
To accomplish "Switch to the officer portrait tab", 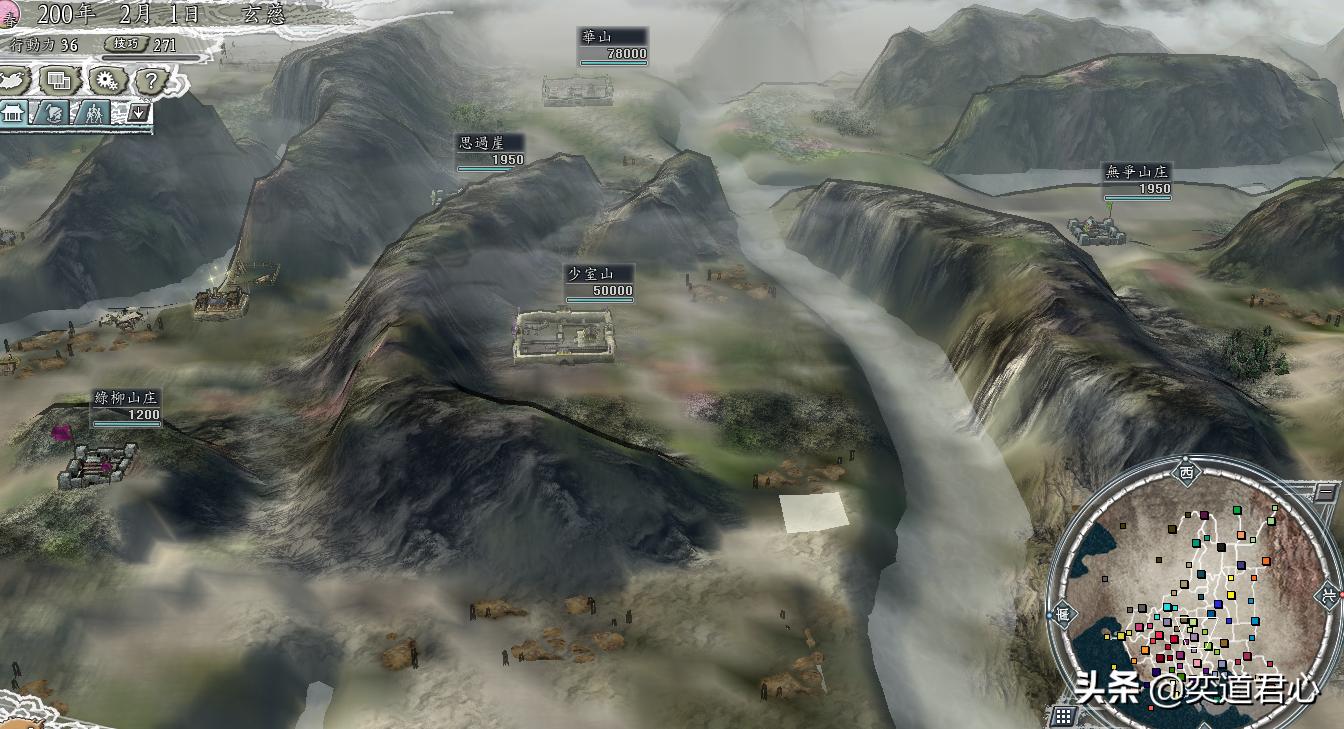I will pos(54,114).
